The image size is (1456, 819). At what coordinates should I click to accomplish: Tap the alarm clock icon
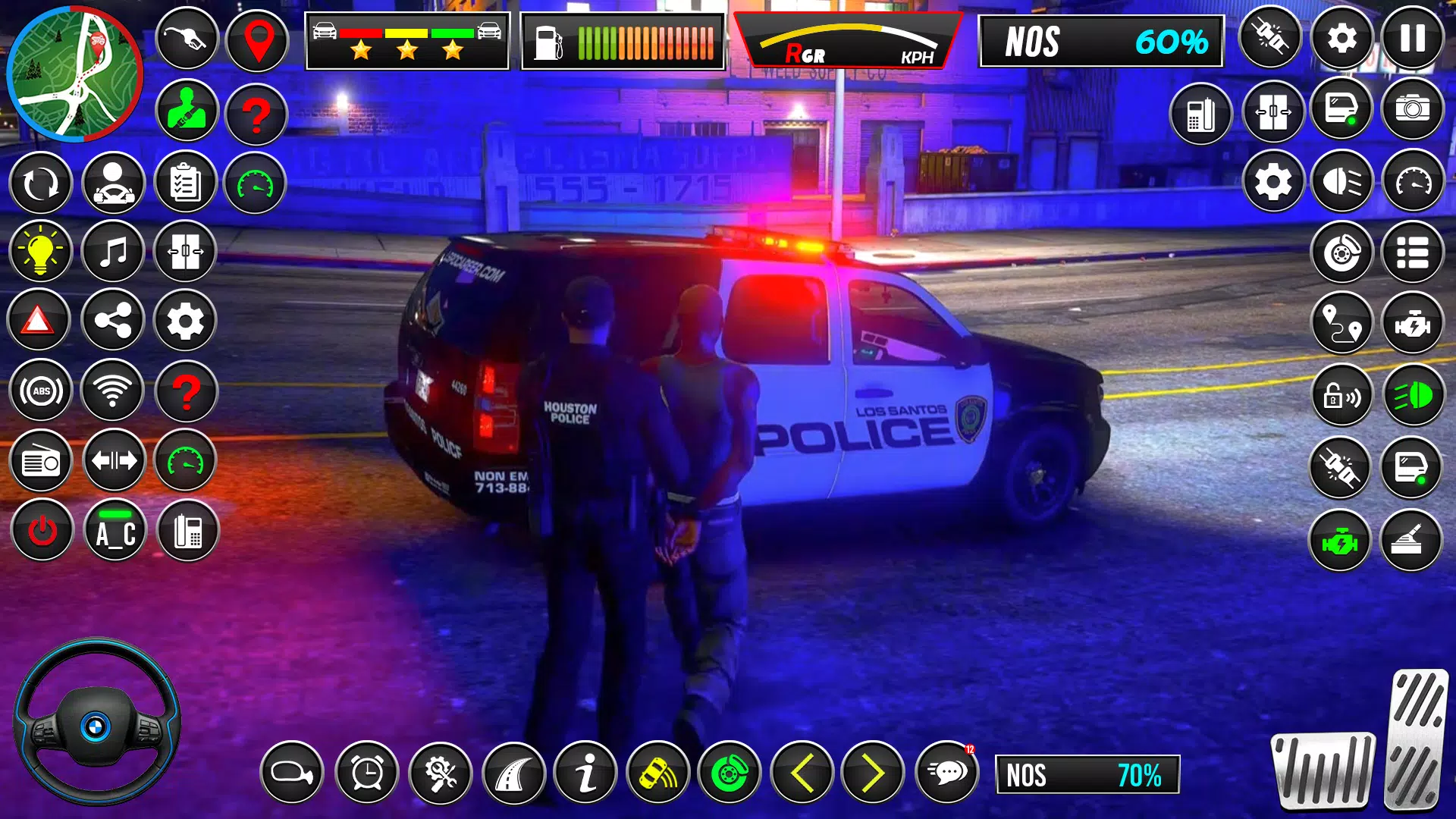367,773
